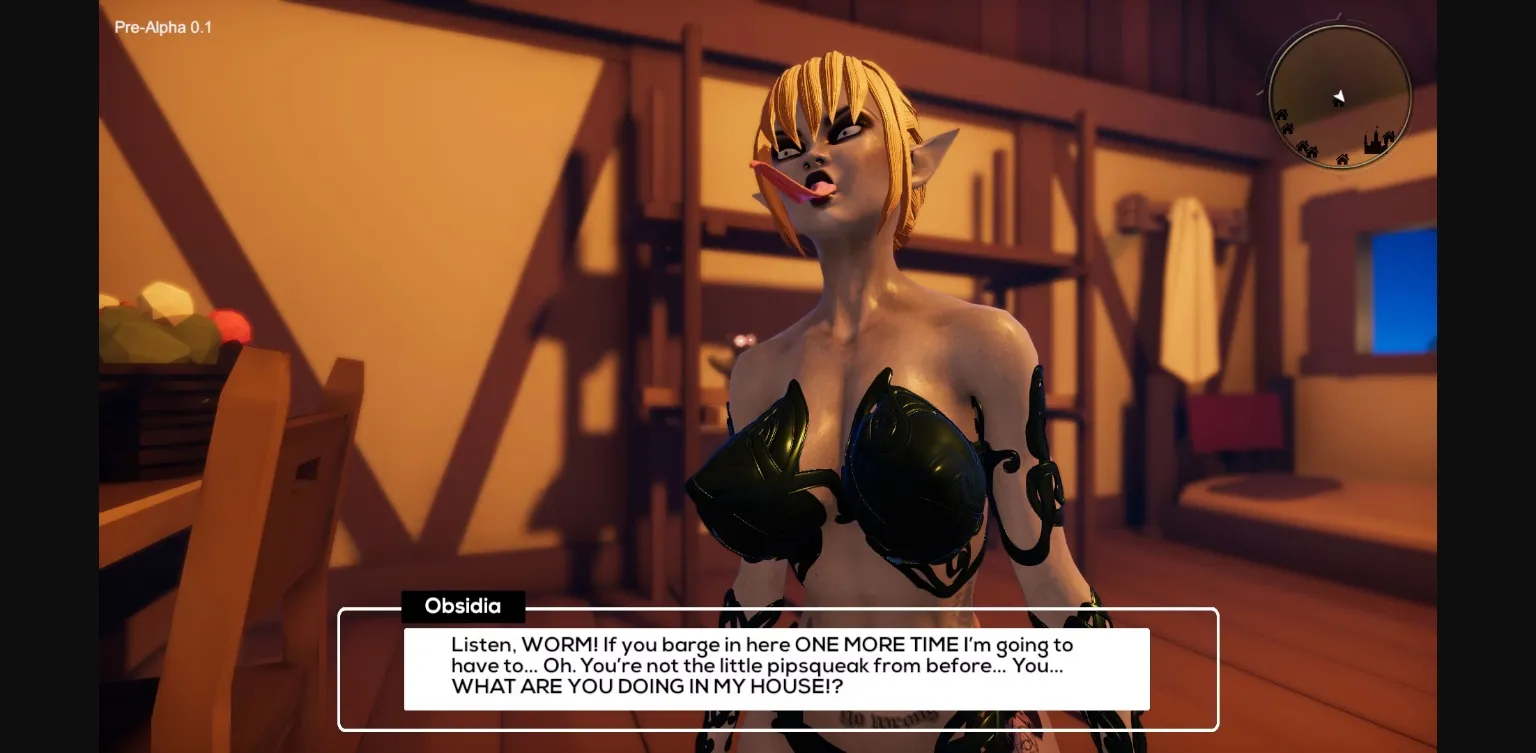Click the player arrow in the minimap center

tap(1340, 97)
